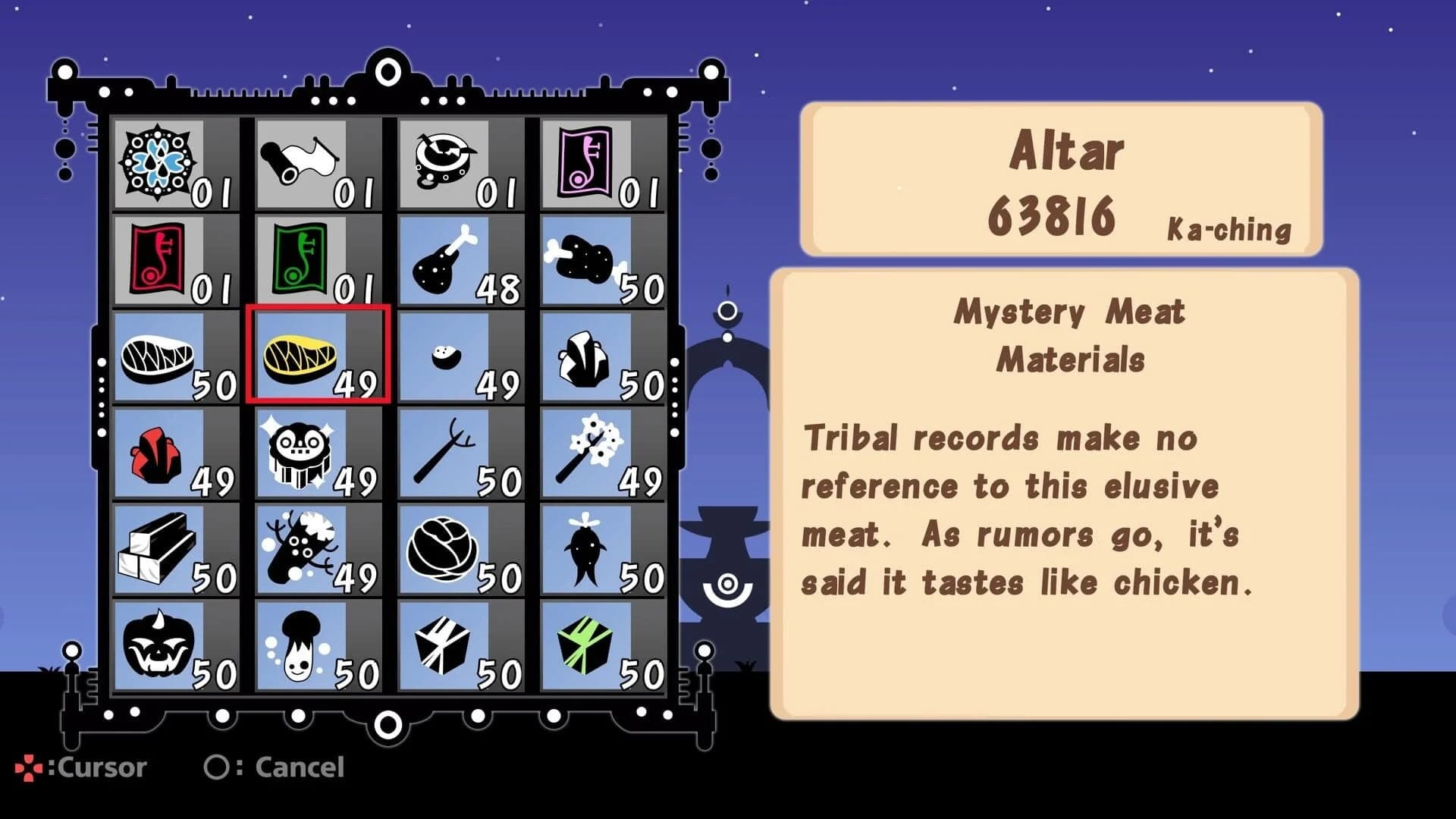Click the Cancel circle button at the bottom
Screen dimensions: 1456x819
click(x=220, y=768)
